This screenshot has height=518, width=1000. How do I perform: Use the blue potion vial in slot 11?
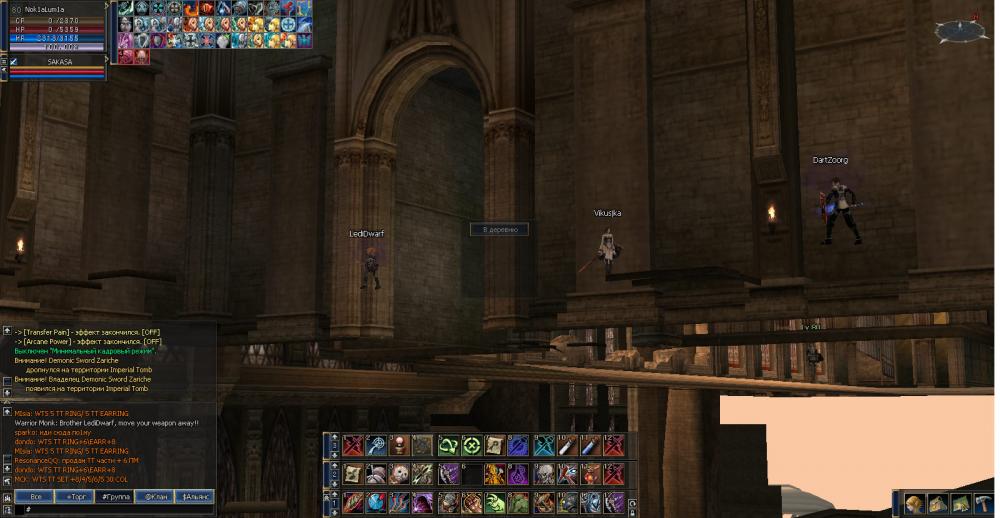(x=592, y=446)
